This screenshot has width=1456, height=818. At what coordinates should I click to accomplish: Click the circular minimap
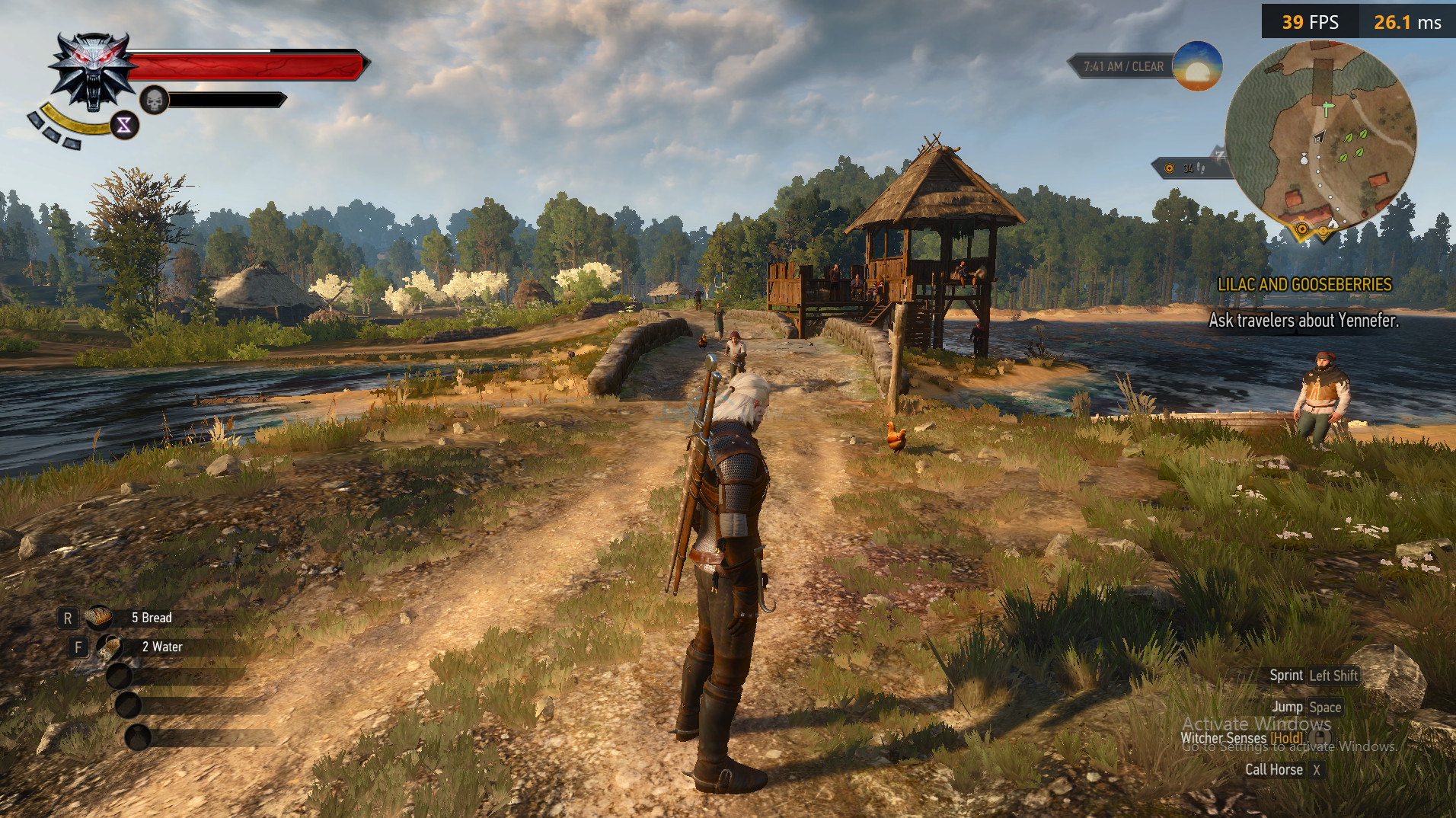pos(1320,137)
